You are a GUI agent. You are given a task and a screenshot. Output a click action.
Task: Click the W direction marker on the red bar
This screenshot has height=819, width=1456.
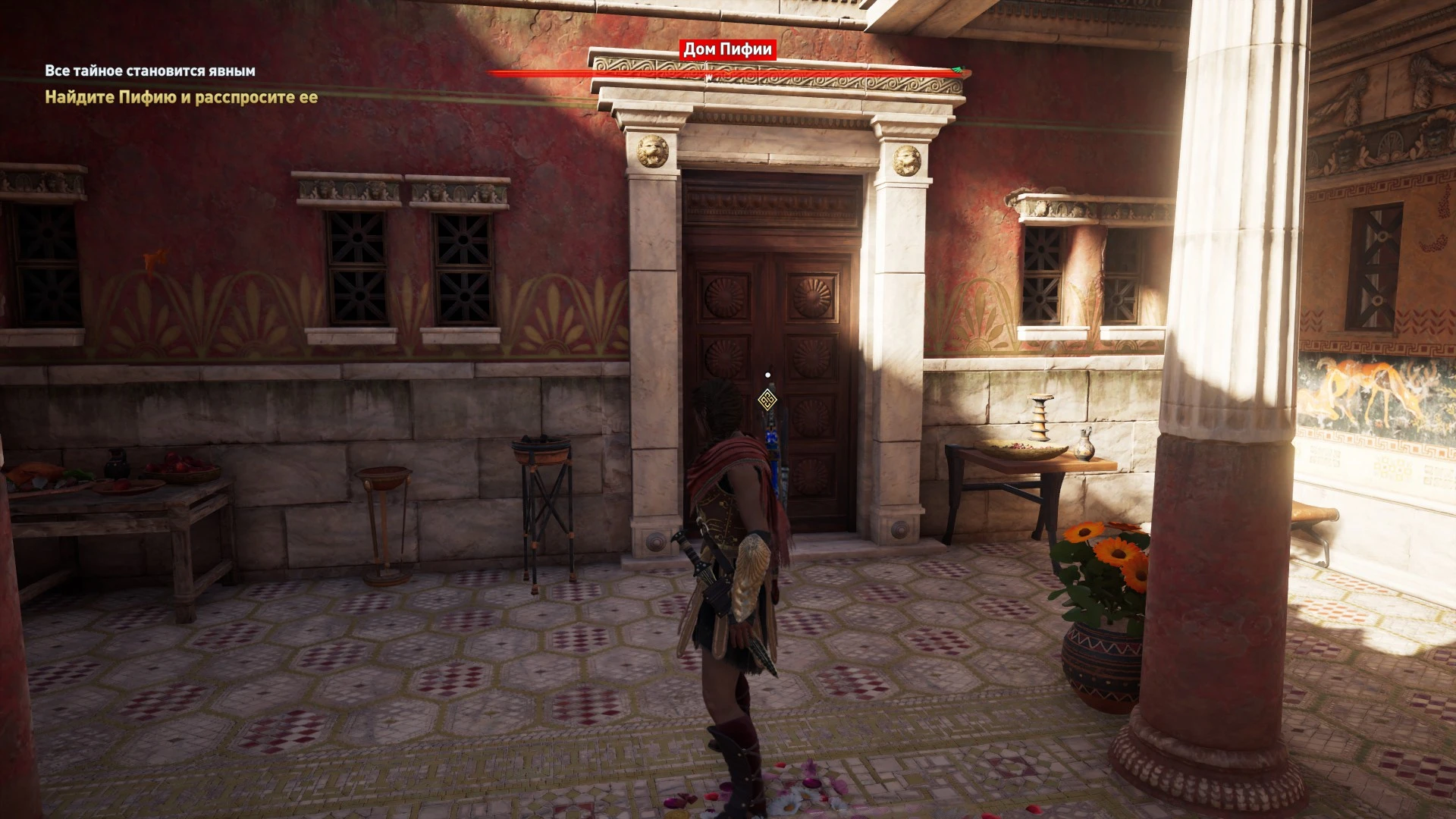click(x=708, y=76)
